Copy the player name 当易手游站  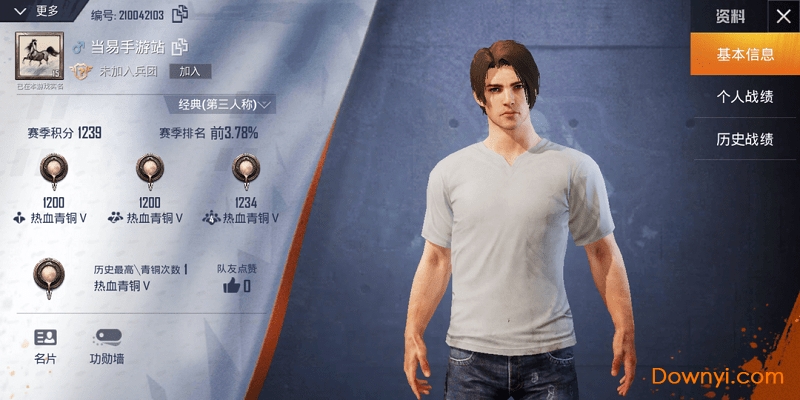(x=180, y=46)
